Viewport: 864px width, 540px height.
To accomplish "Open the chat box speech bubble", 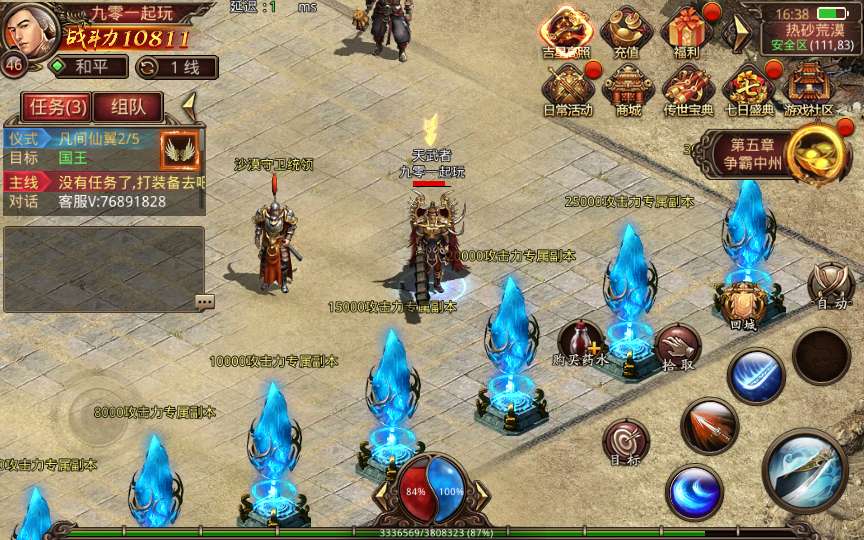I will pyautogui.click(x=204, y=301).
